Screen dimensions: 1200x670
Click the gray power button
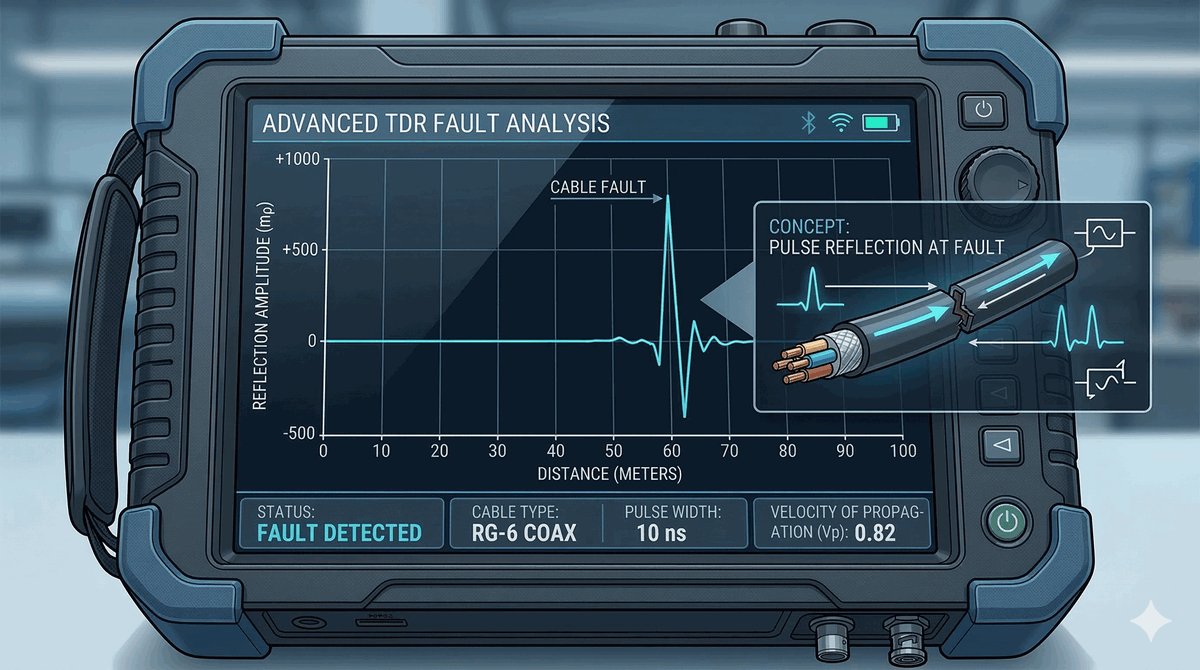point(984,110)
